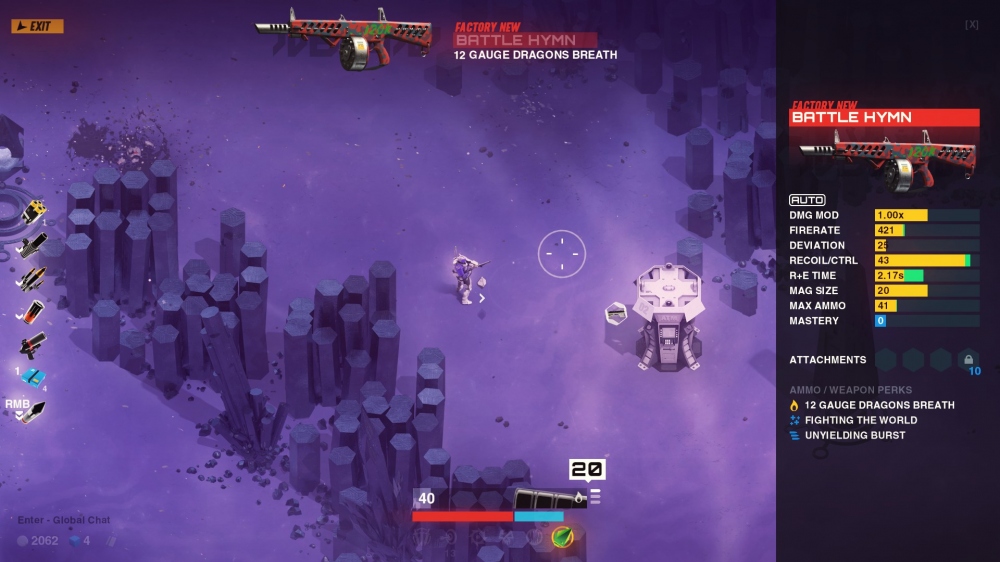Select the throwing knife RMB slot
The height and width of the screenshot is (562, 1000).
coord(32,411)
